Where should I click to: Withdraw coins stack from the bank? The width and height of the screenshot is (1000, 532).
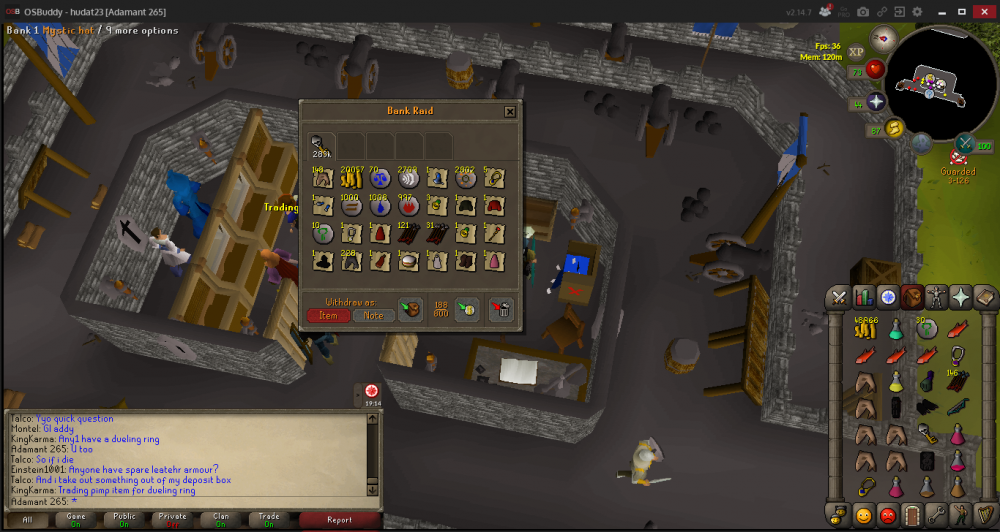351,179
